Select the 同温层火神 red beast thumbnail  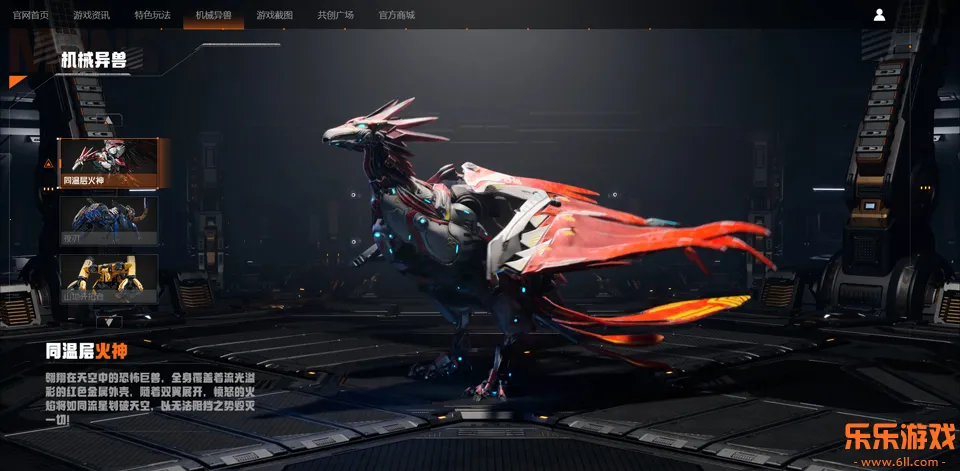click(x=108, y=163)
